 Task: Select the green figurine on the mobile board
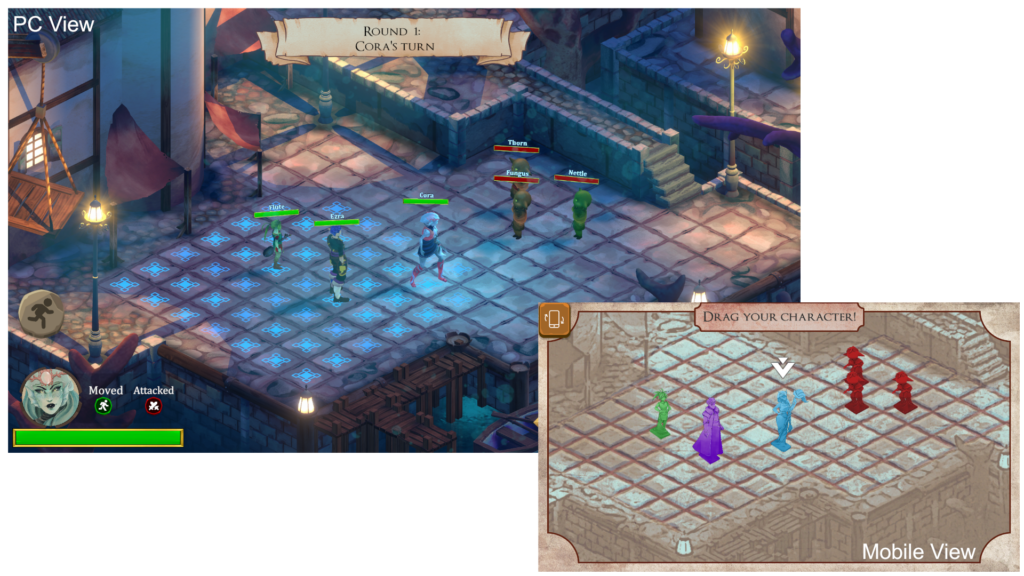click(660, 414)
